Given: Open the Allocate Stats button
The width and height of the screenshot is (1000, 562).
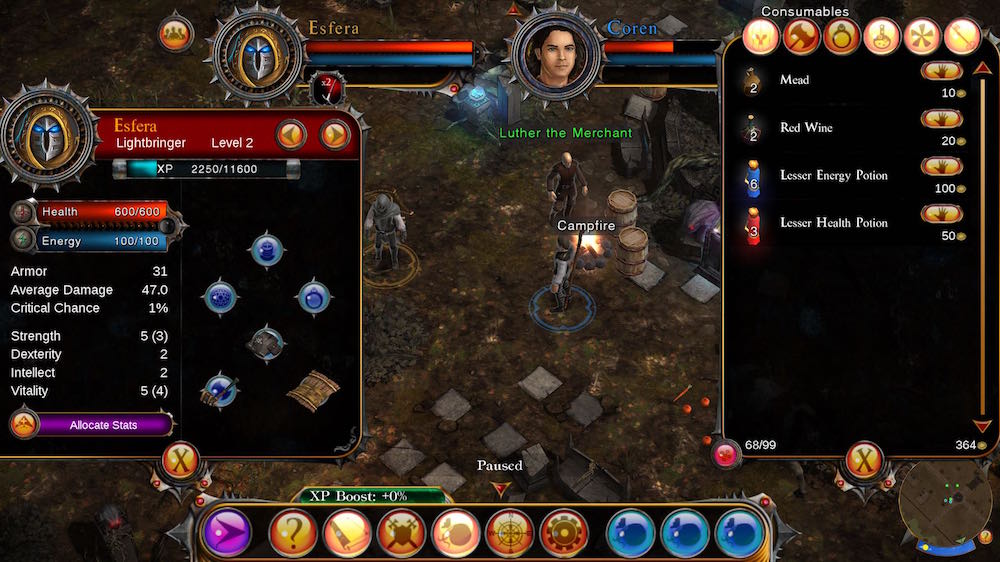Looking at the screenshot, I should coord(102,425).
